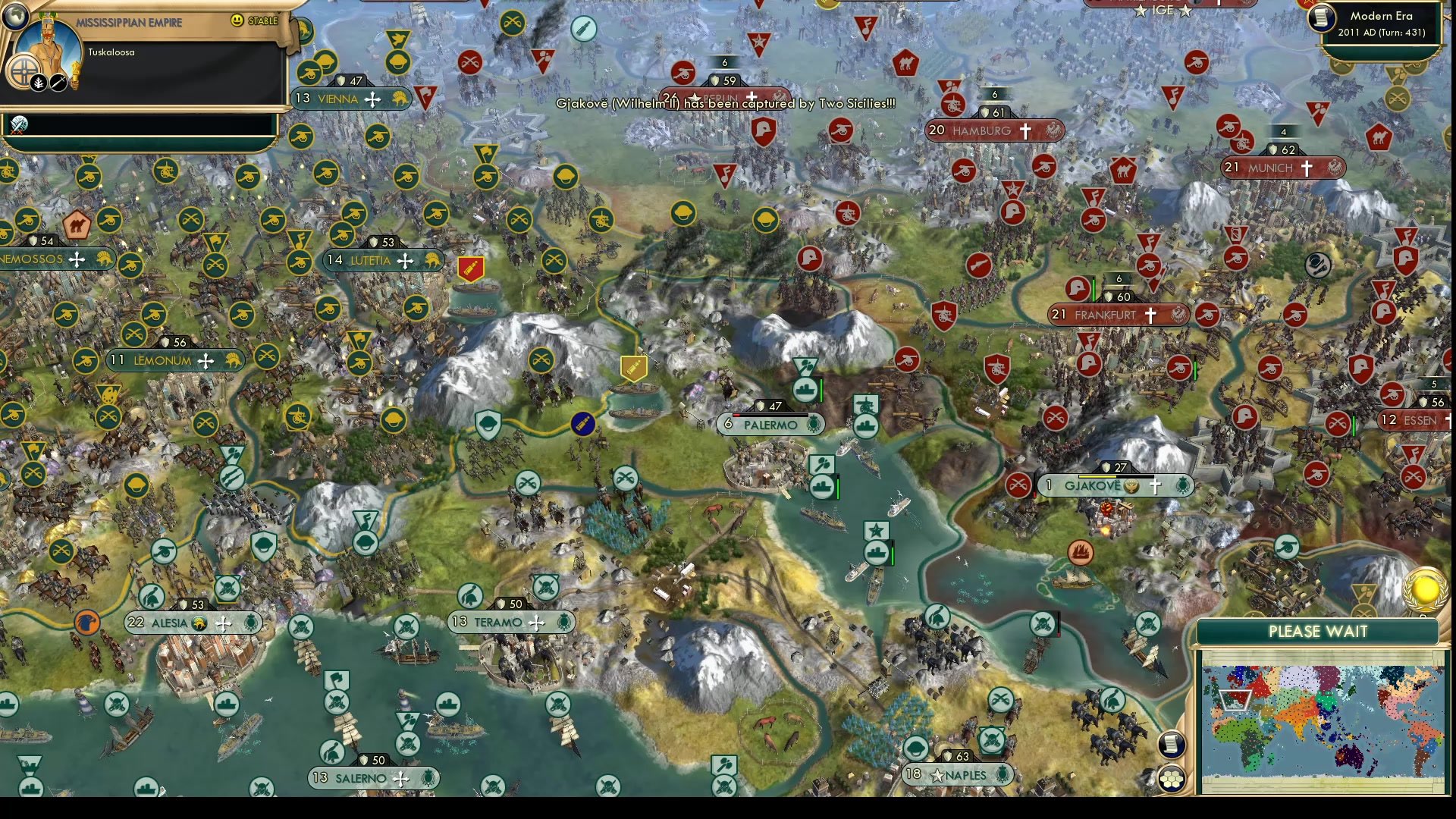The height and width of the screenshot is (819, 1456).
Task: Open the notification log scroll icon near the minimap
Action: (x=1171, y=745)
